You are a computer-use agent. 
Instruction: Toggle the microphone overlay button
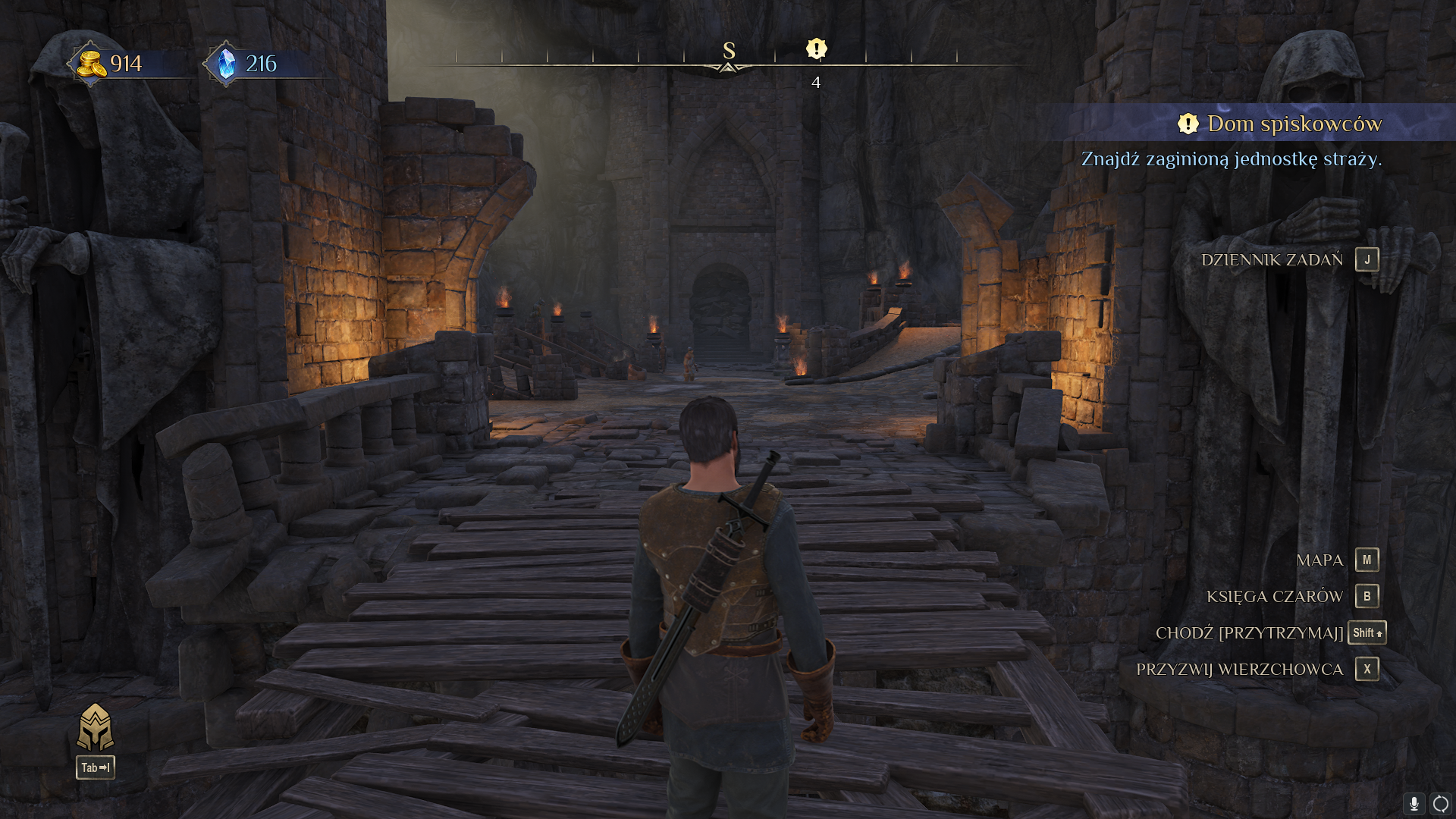tap(1414, 803)
